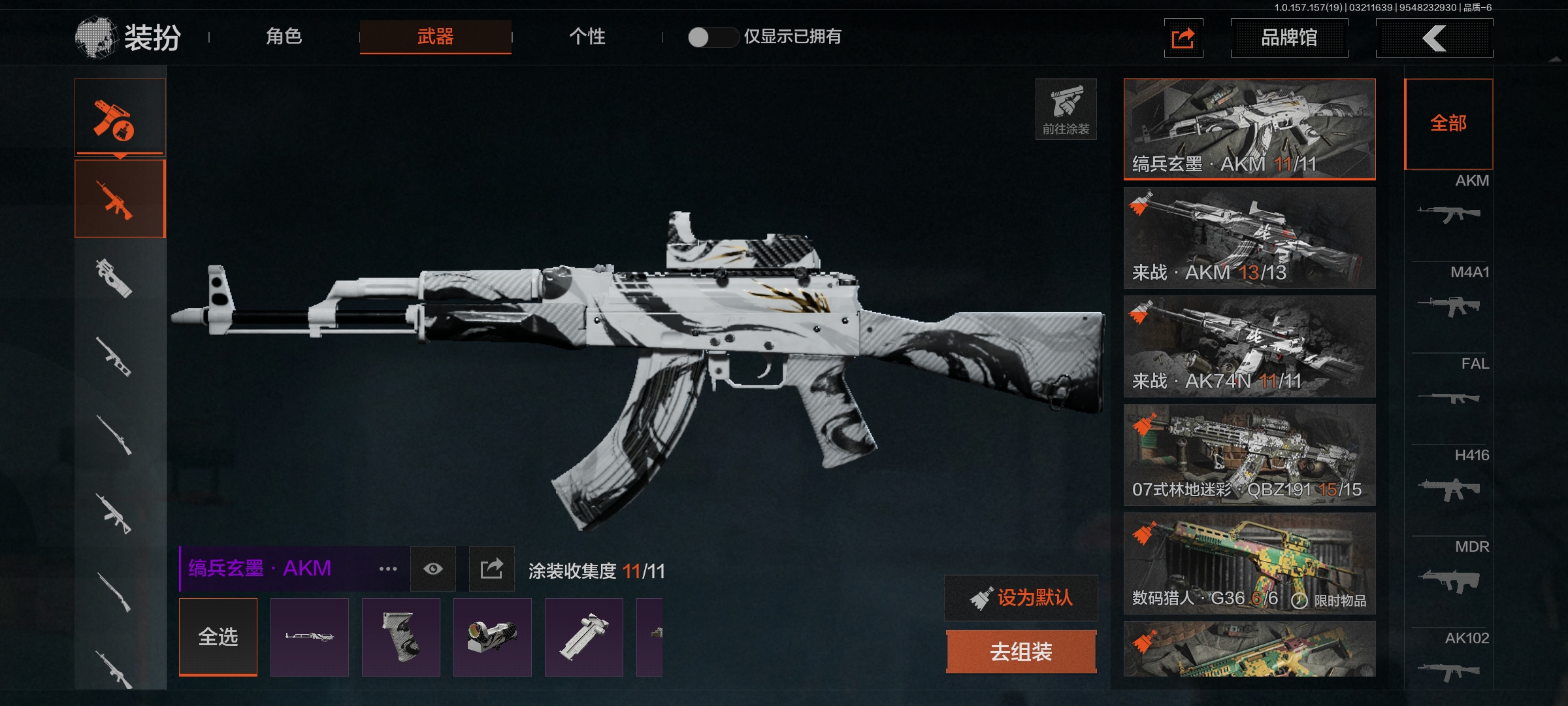The height and width of the screenshot is (706, 1568).
Task: Go to 前往涂装 painting screen
Action: 1066,109
